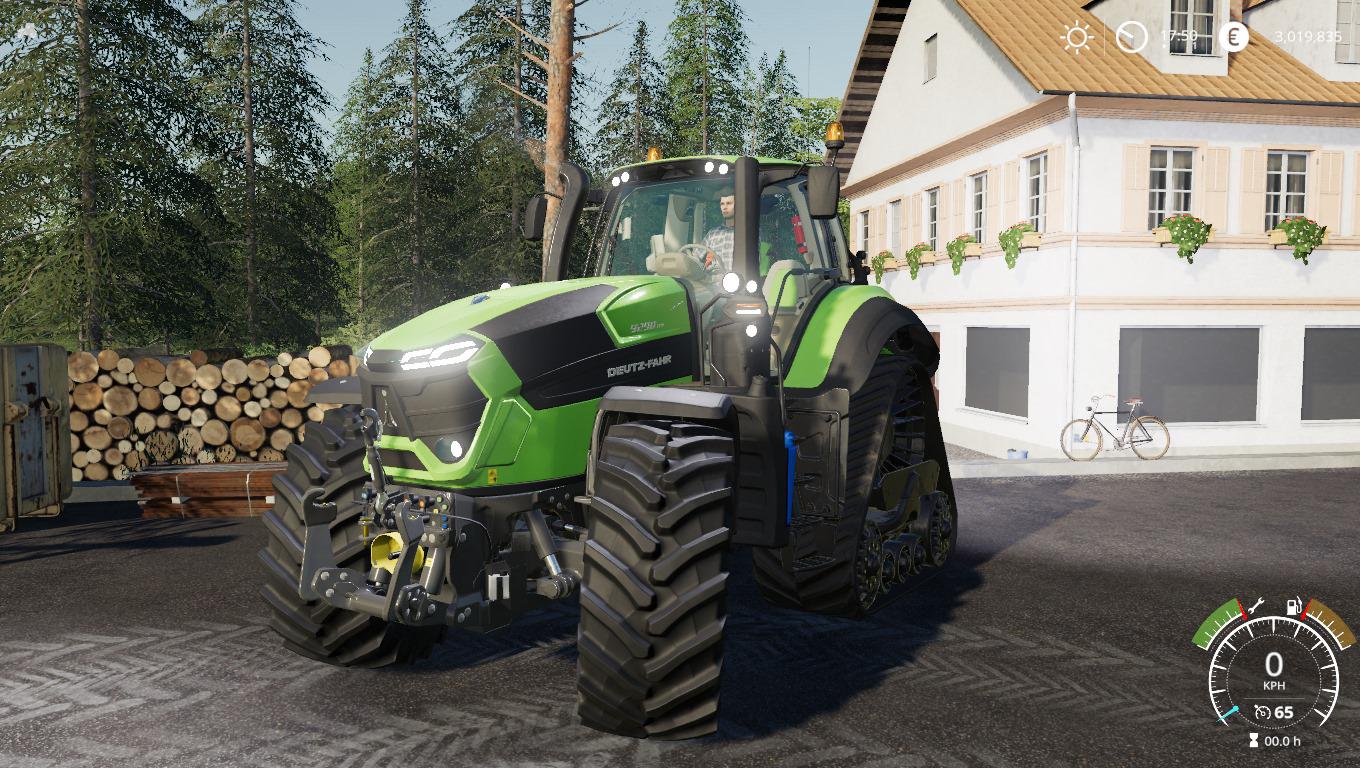
Task: Select the clock face icon beside 17:50
Action: click(x=1133, y=35)
